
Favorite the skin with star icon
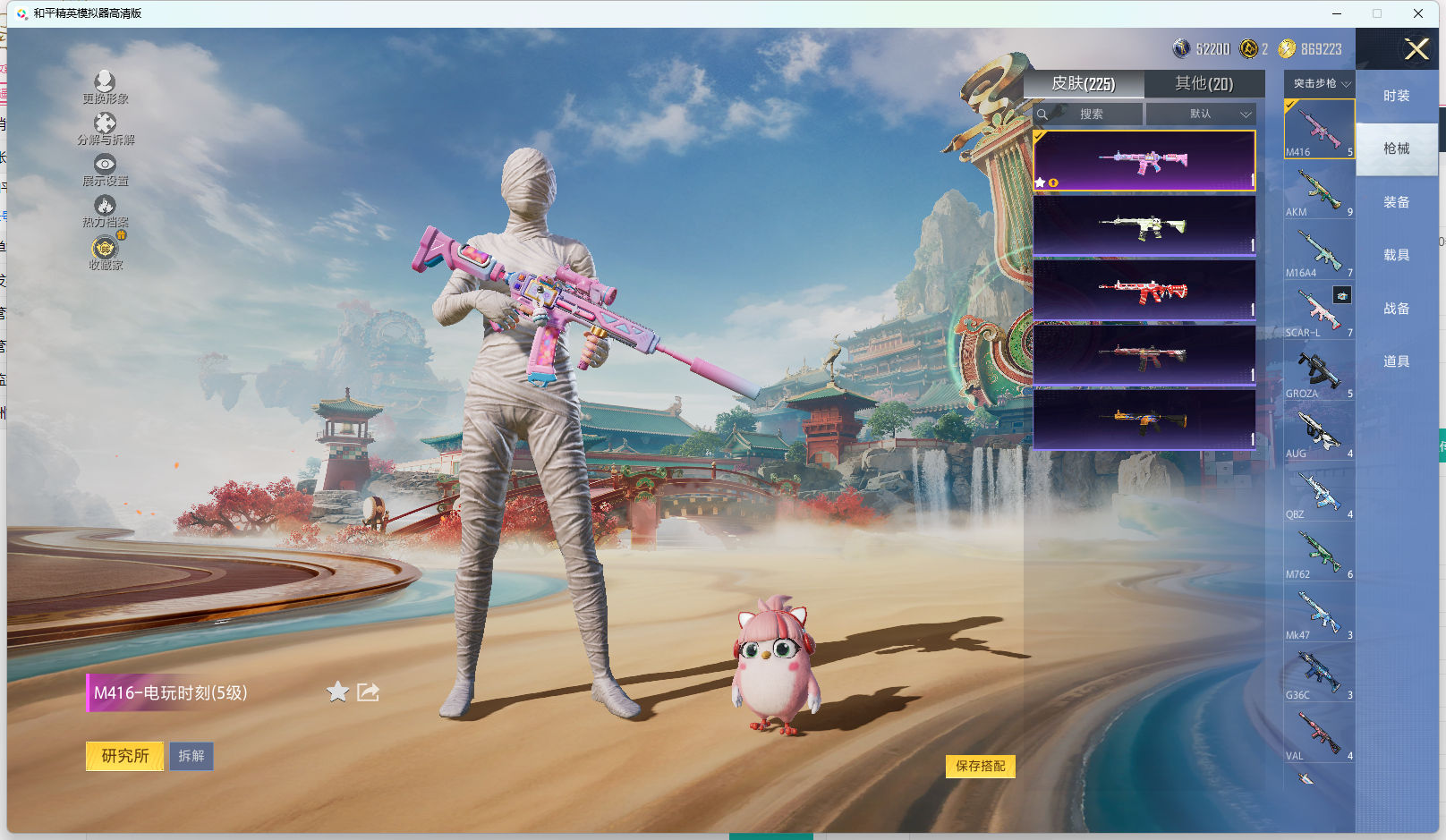337,692
